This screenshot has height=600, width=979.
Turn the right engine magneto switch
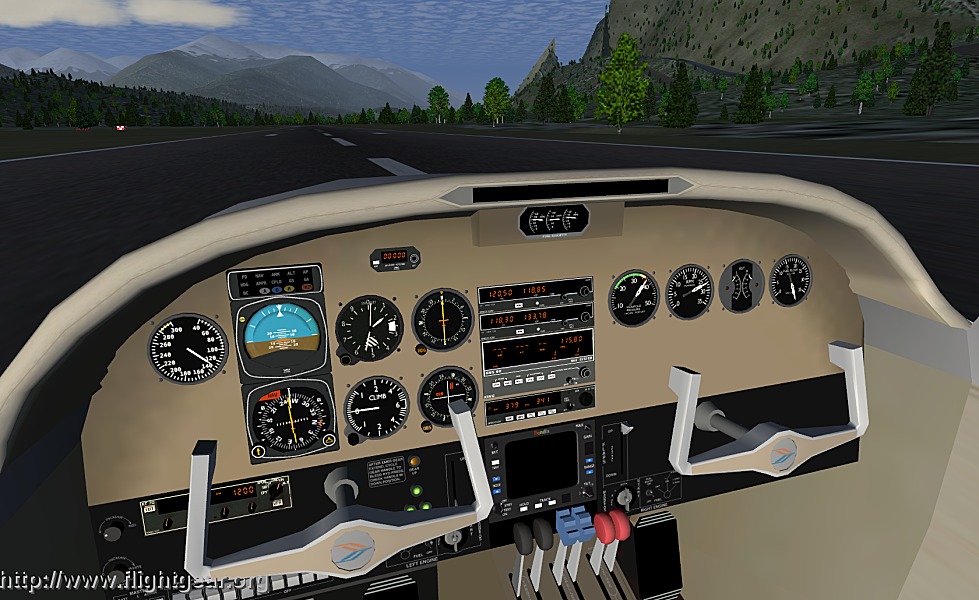[x=625, y=497]
